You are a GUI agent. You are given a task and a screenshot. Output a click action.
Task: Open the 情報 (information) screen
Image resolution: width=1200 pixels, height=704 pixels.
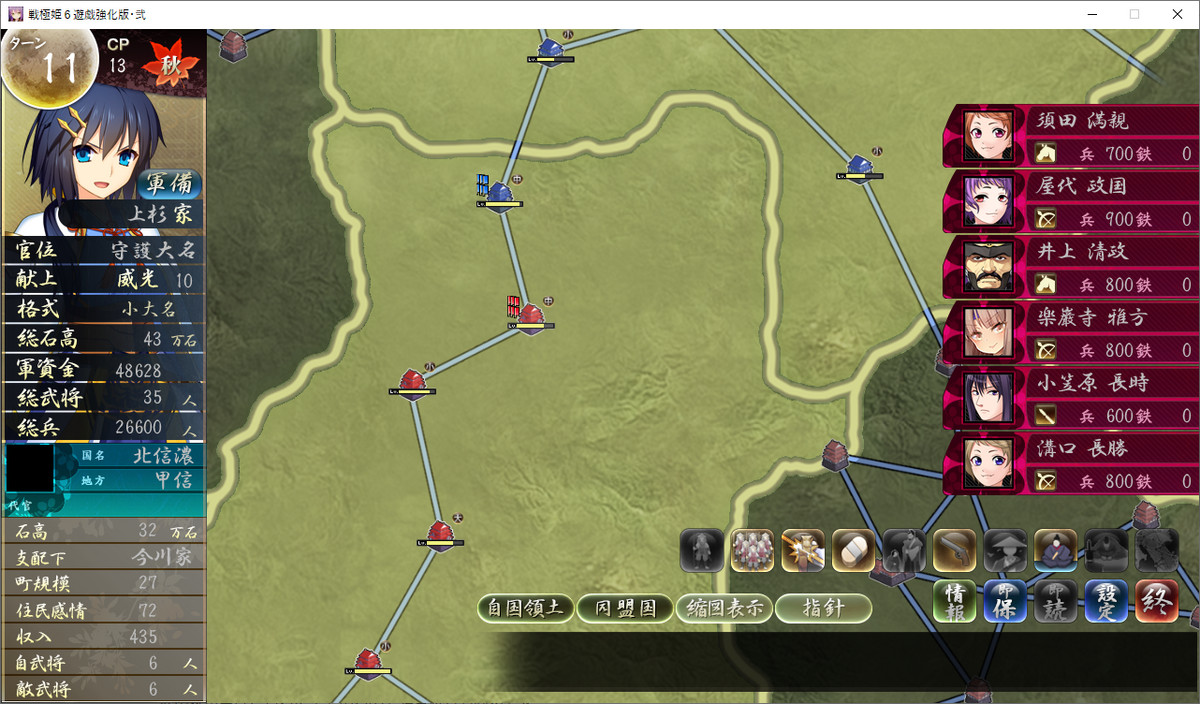tap(955, 601)
